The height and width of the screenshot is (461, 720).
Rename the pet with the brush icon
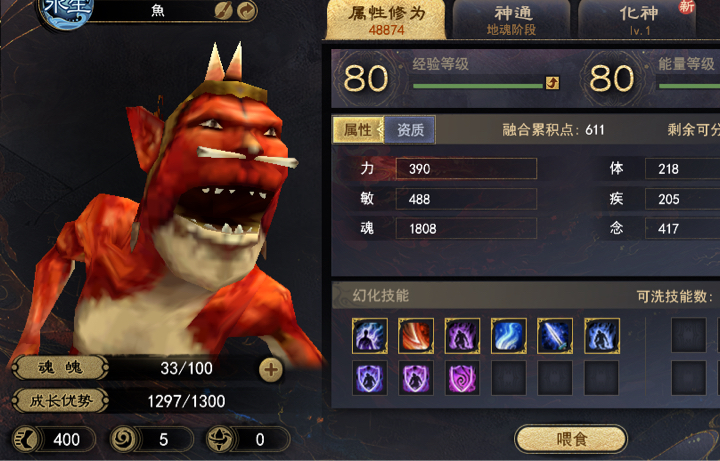[225, 10]
